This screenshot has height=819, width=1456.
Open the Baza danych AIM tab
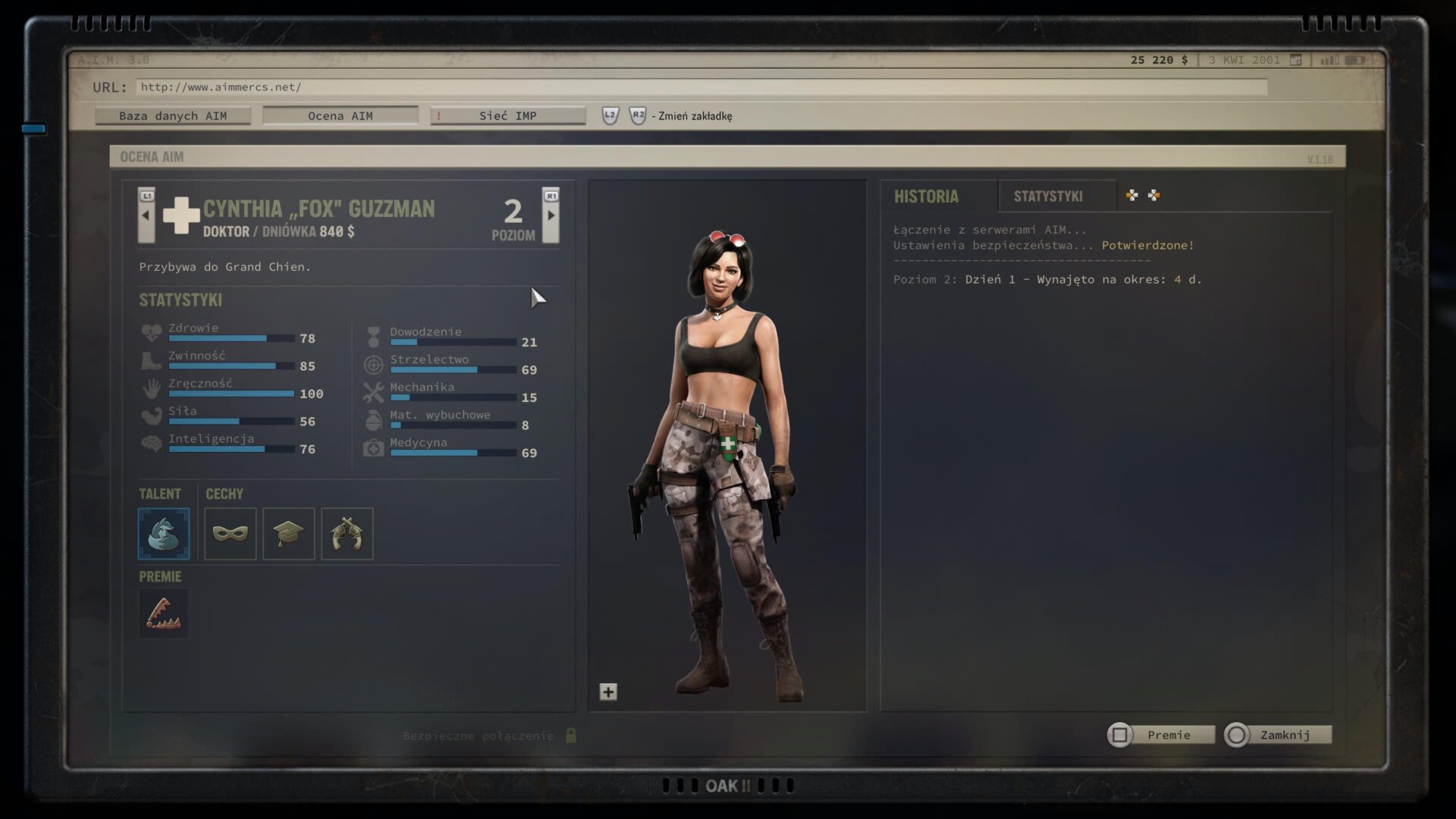point(173,116)
